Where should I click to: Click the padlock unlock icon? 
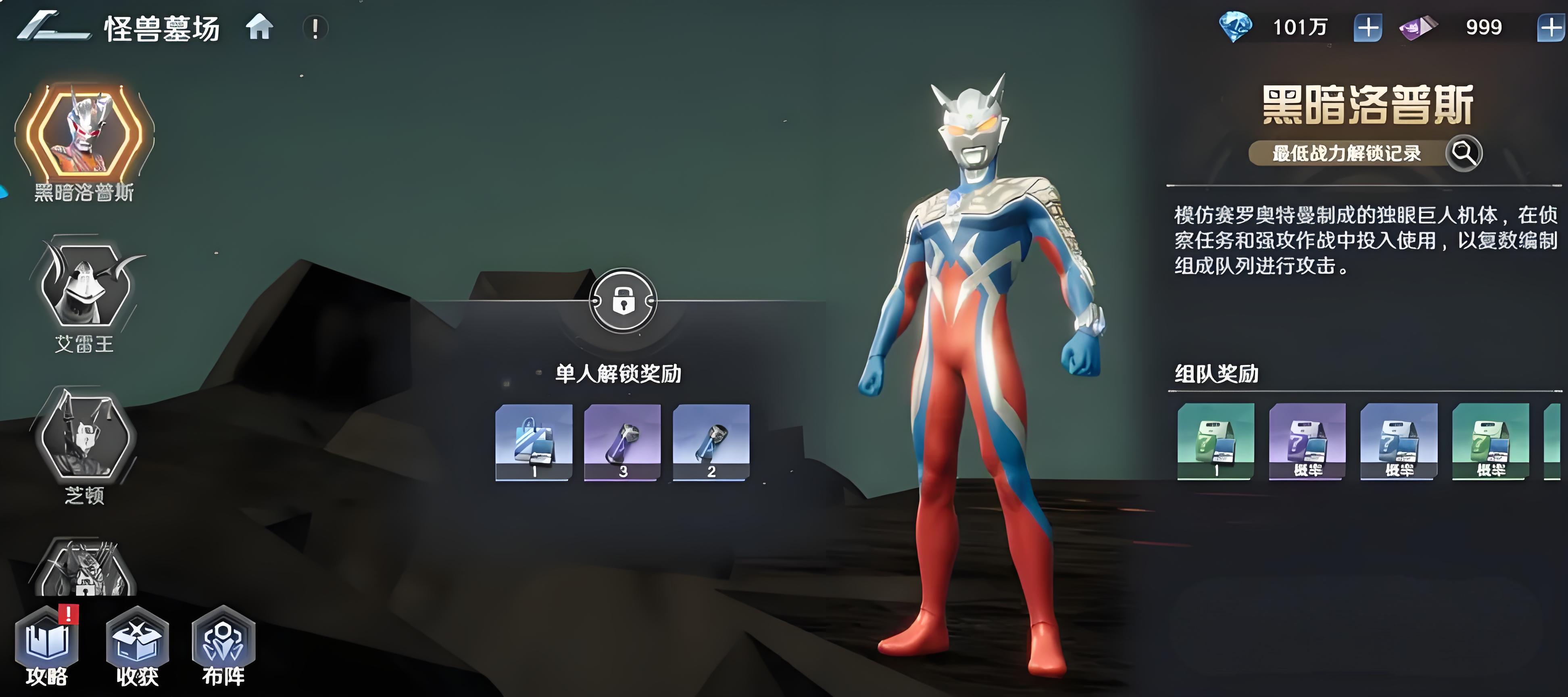click(622, 301)
